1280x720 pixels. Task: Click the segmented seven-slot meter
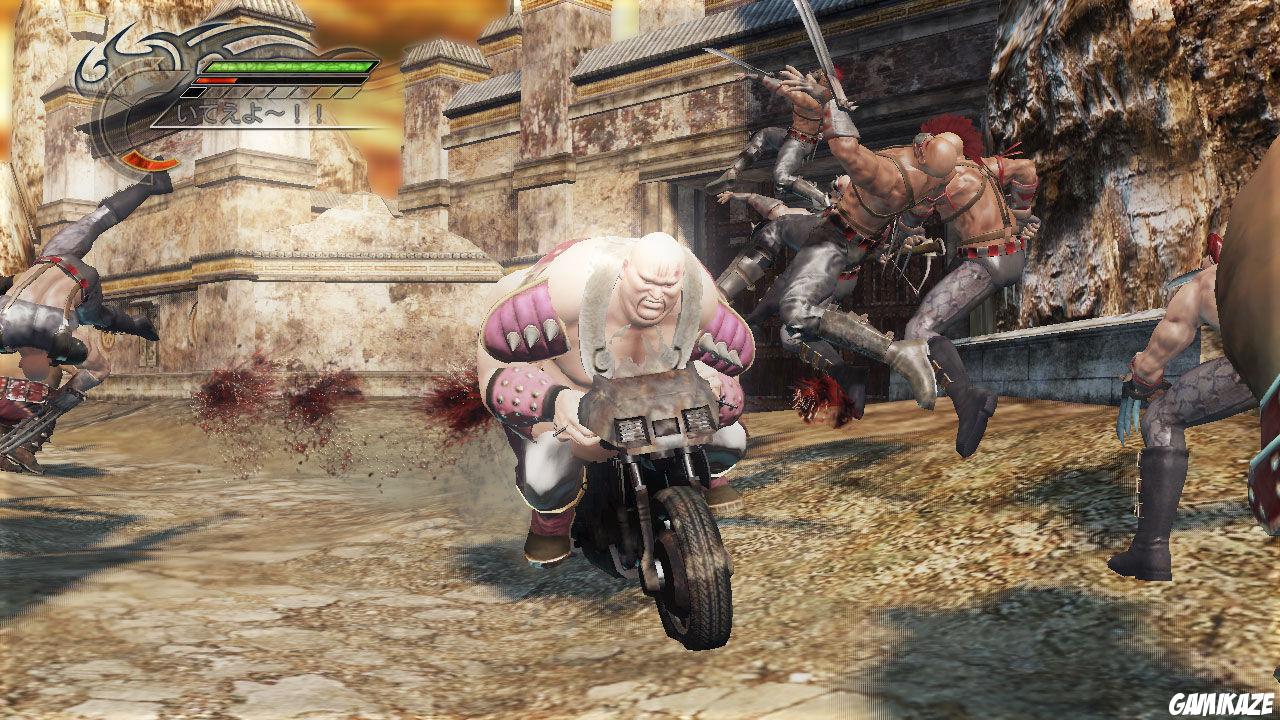(267, 92)
